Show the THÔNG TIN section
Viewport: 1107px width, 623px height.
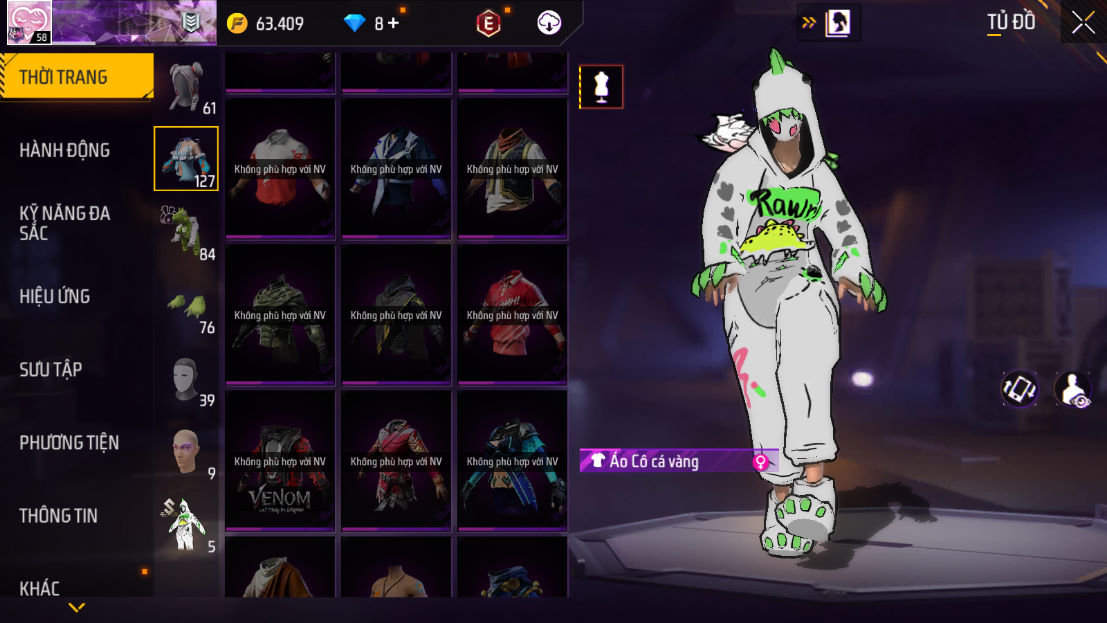[x=59, y=515]
